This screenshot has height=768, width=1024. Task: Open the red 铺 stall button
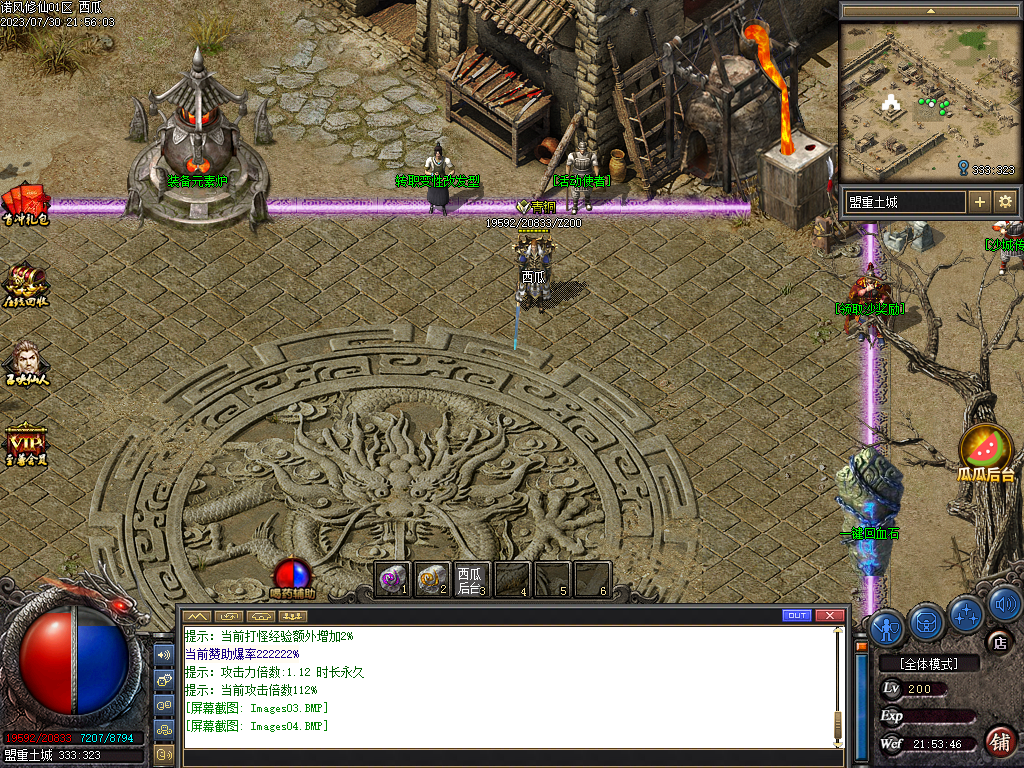click(x=1000, y=741)
